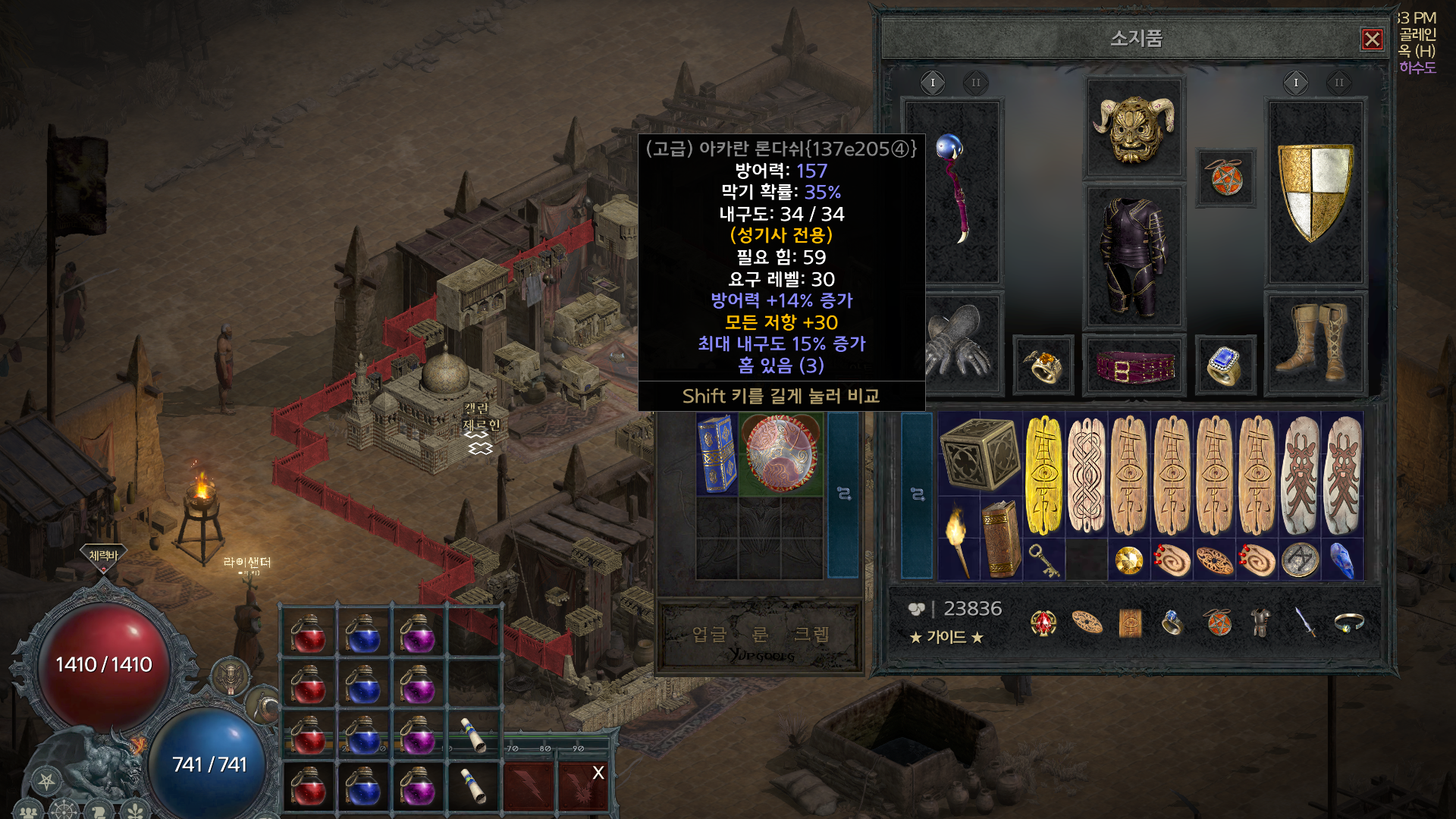Select the horned mask helmet slot

pyautogui.click(x=1134, y=129)
